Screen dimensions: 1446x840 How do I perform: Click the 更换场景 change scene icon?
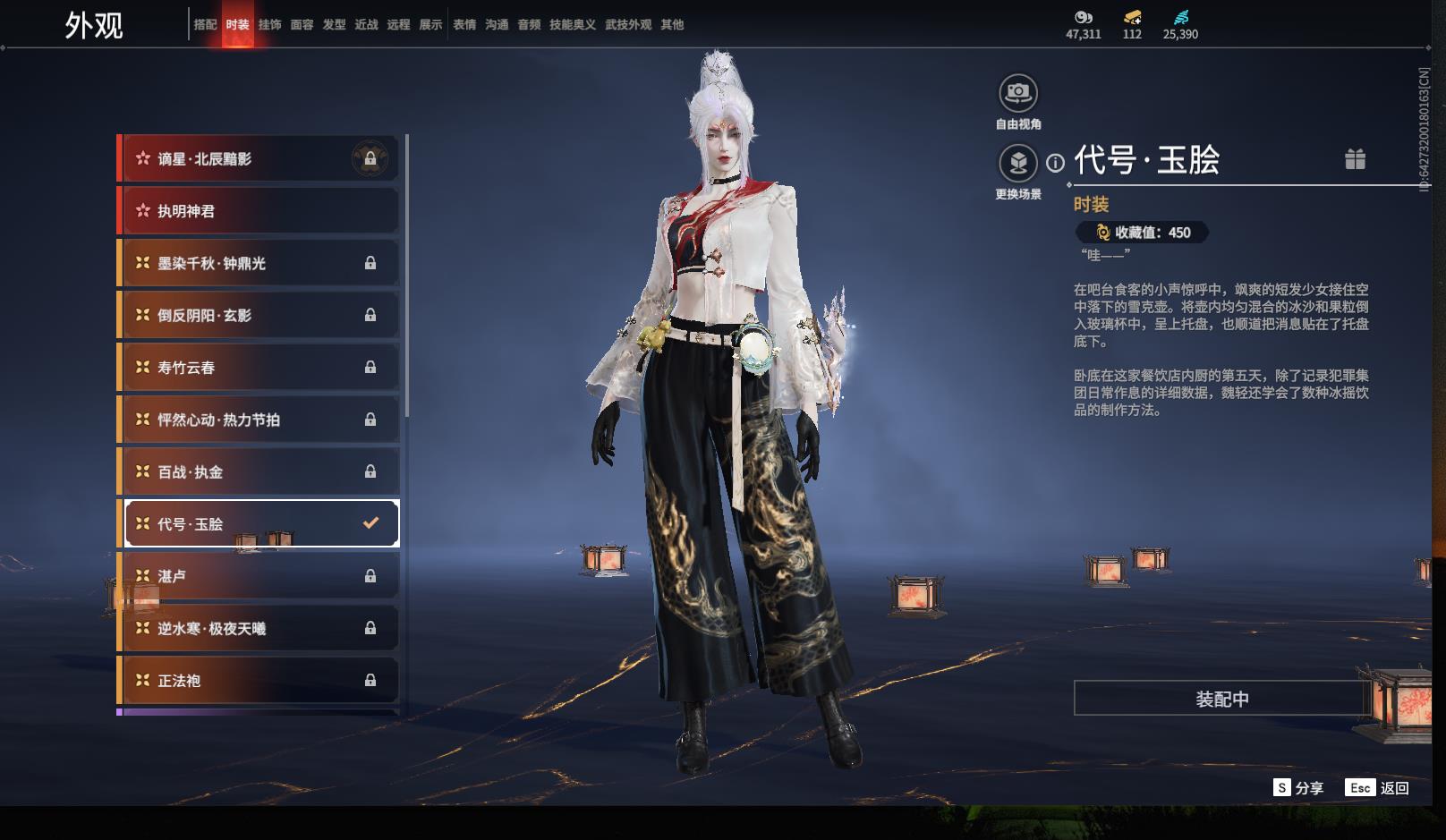point(1018,163)
